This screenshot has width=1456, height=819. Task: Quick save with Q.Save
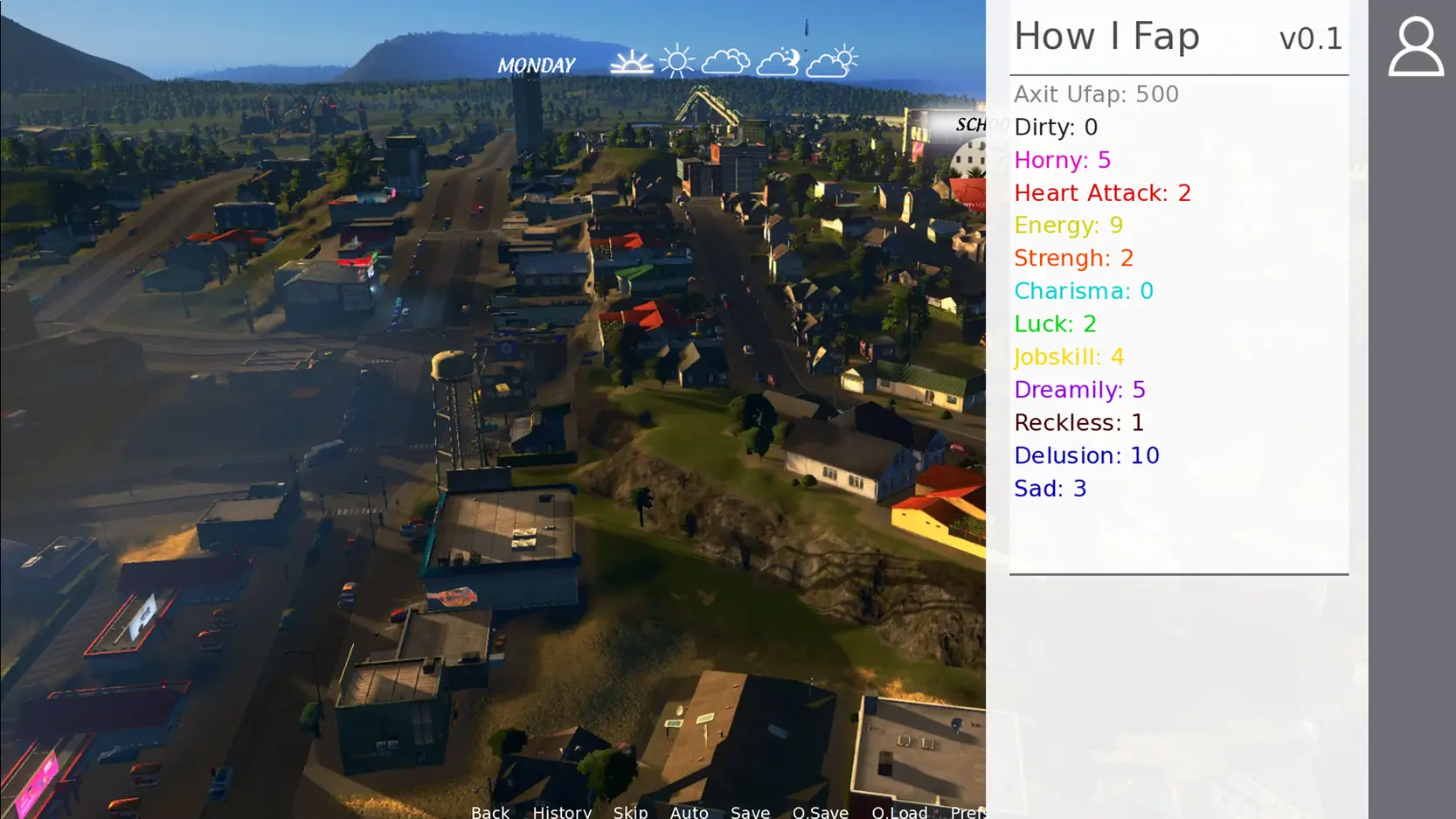click(820, 811)
